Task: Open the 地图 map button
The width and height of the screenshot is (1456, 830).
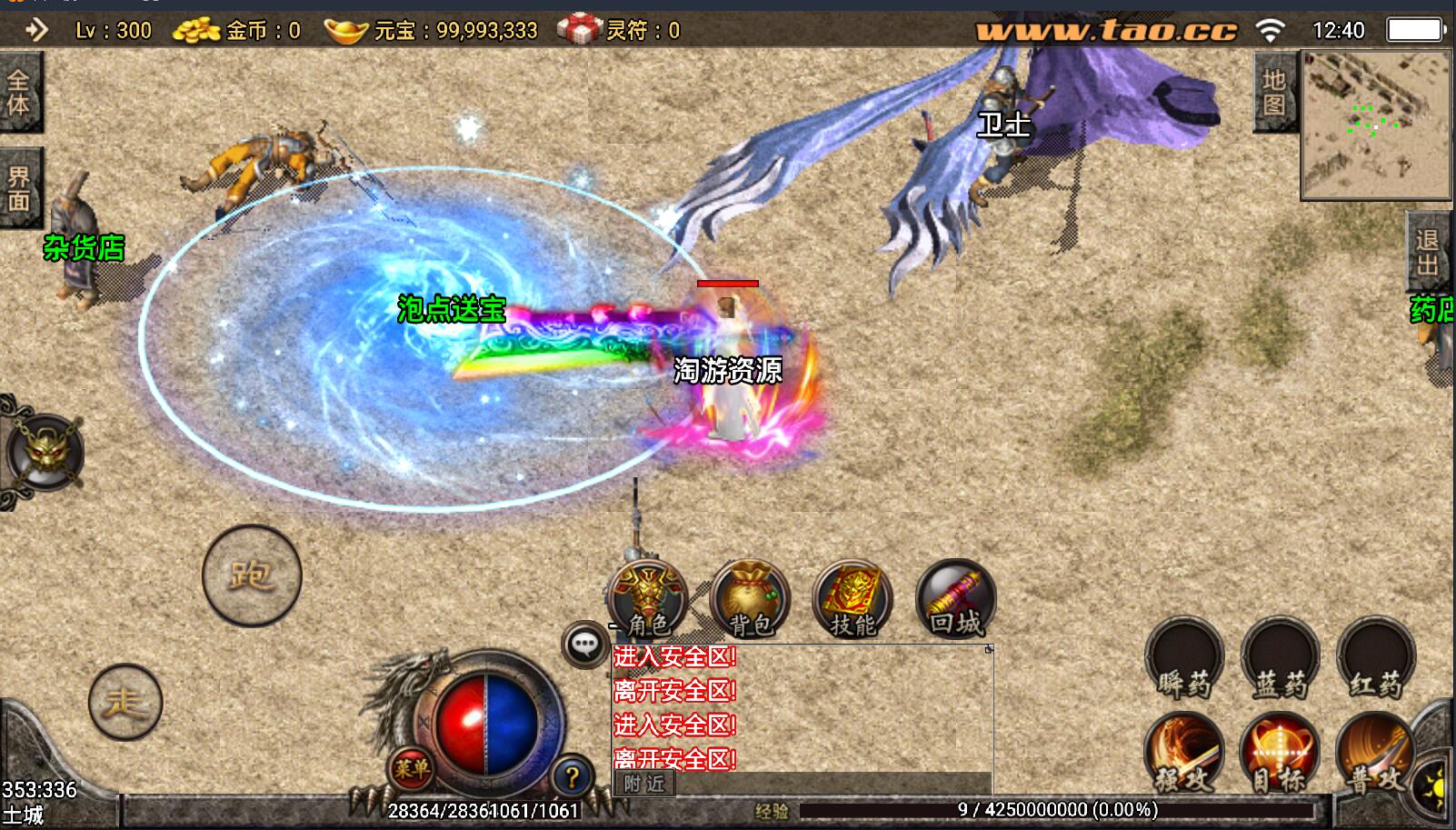Action: (x=1274, y=93)
